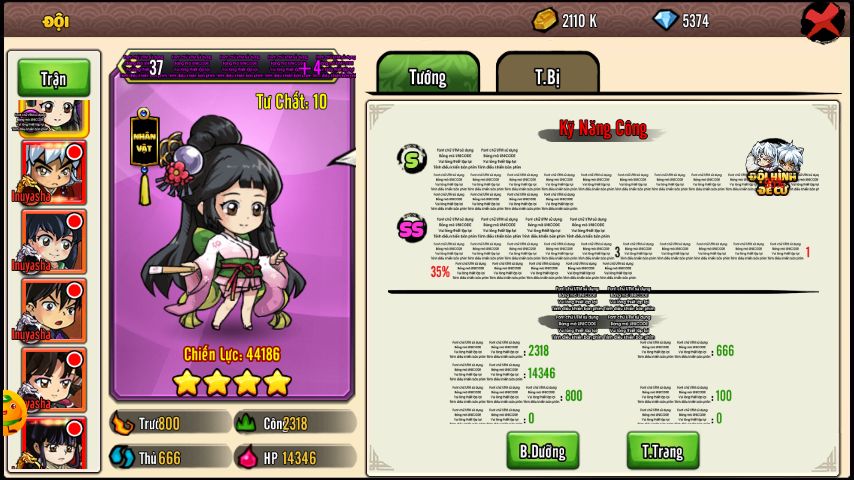Open the Trận formation button

pos(53,78)
